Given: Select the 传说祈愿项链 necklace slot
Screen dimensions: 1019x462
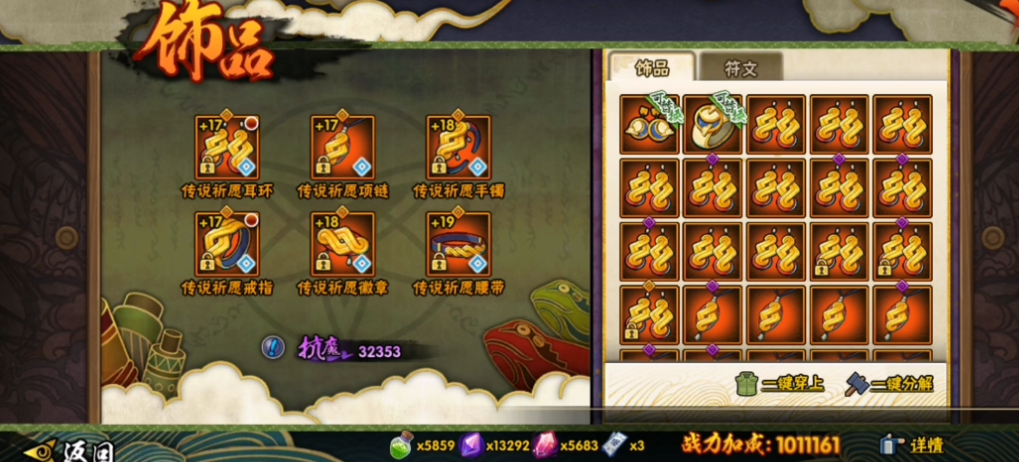Looking at the screenshot, I should click(342, 147).
